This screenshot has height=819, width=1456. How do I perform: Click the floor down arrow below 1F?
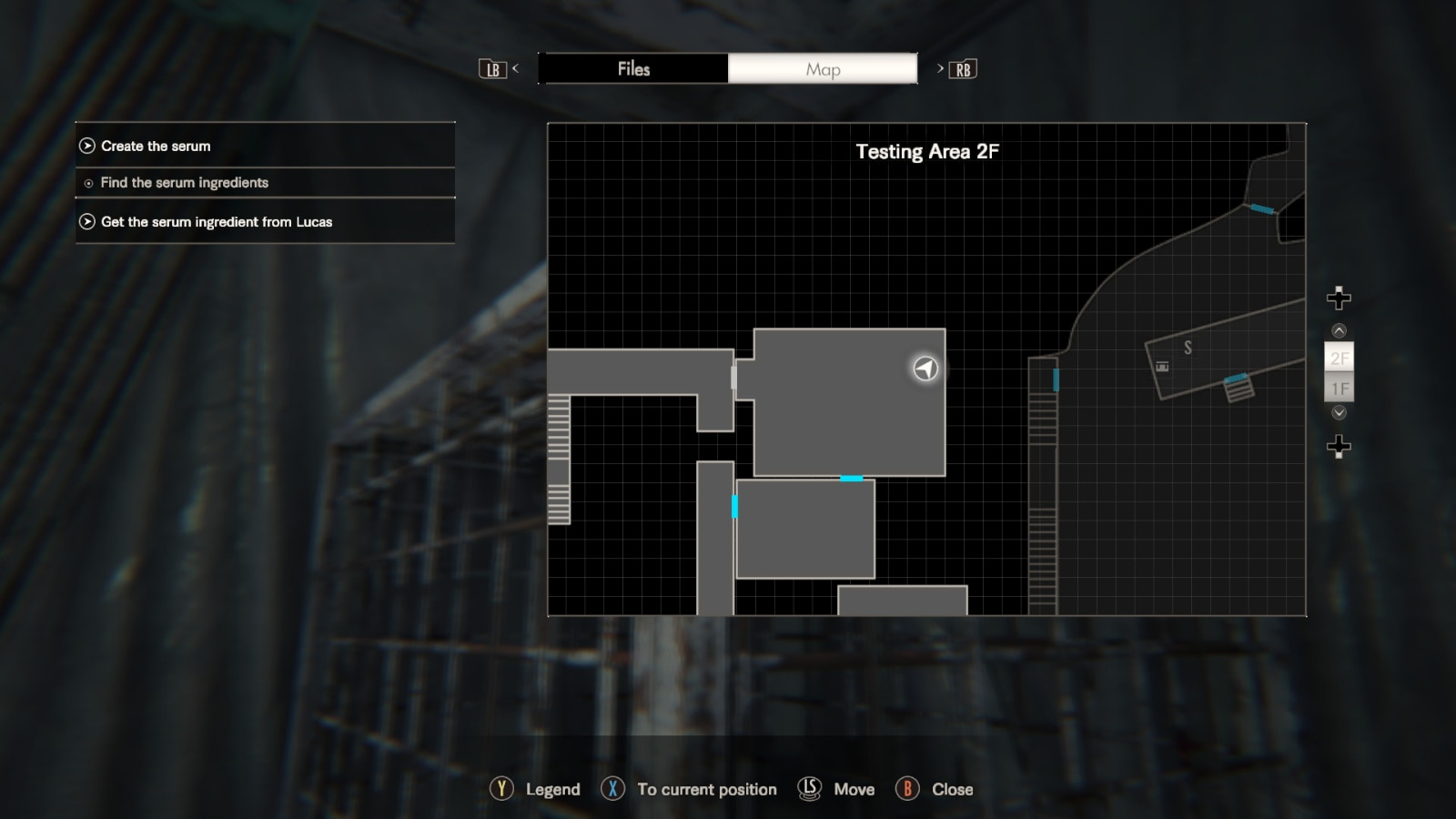1339,413
